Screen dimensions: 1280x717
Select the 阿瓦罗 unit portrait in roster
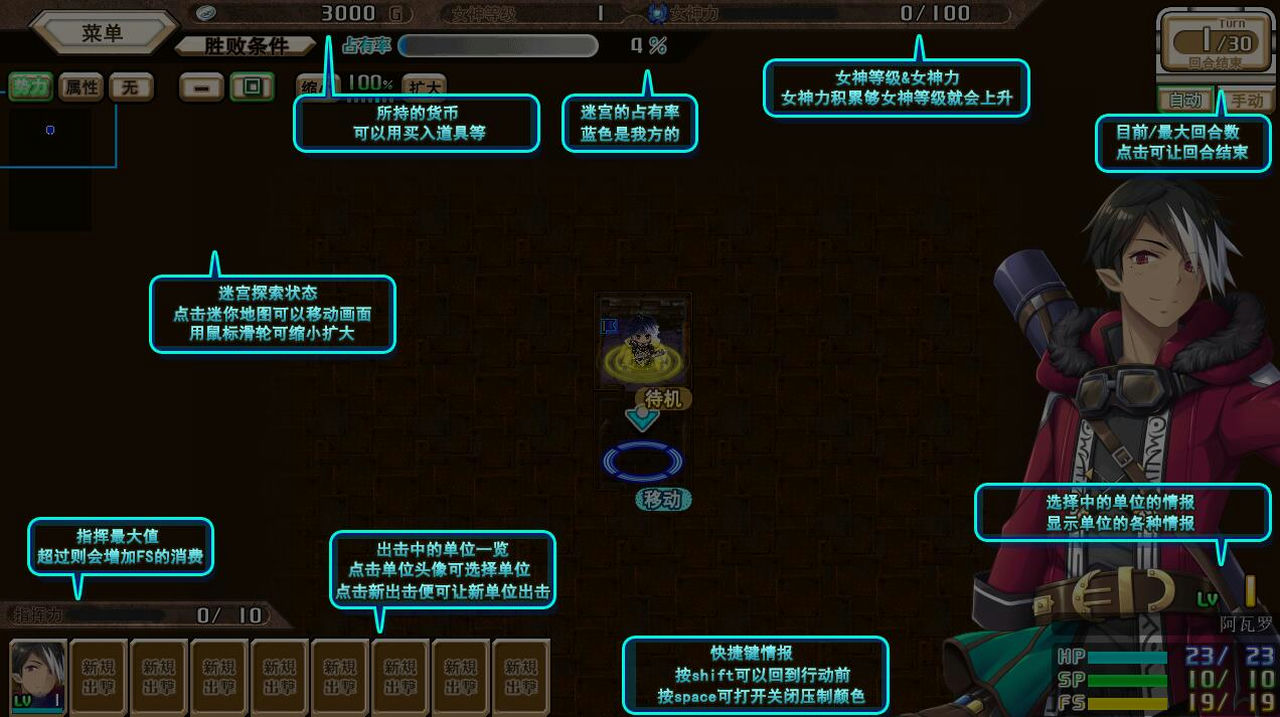coord(38,676)
